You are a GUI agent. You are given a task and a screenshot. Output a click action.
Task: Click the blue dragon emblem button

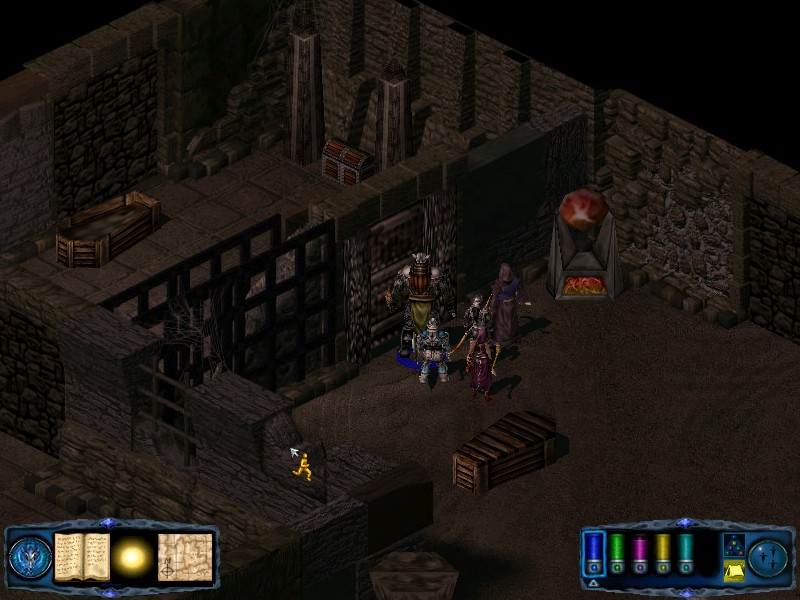30,558
